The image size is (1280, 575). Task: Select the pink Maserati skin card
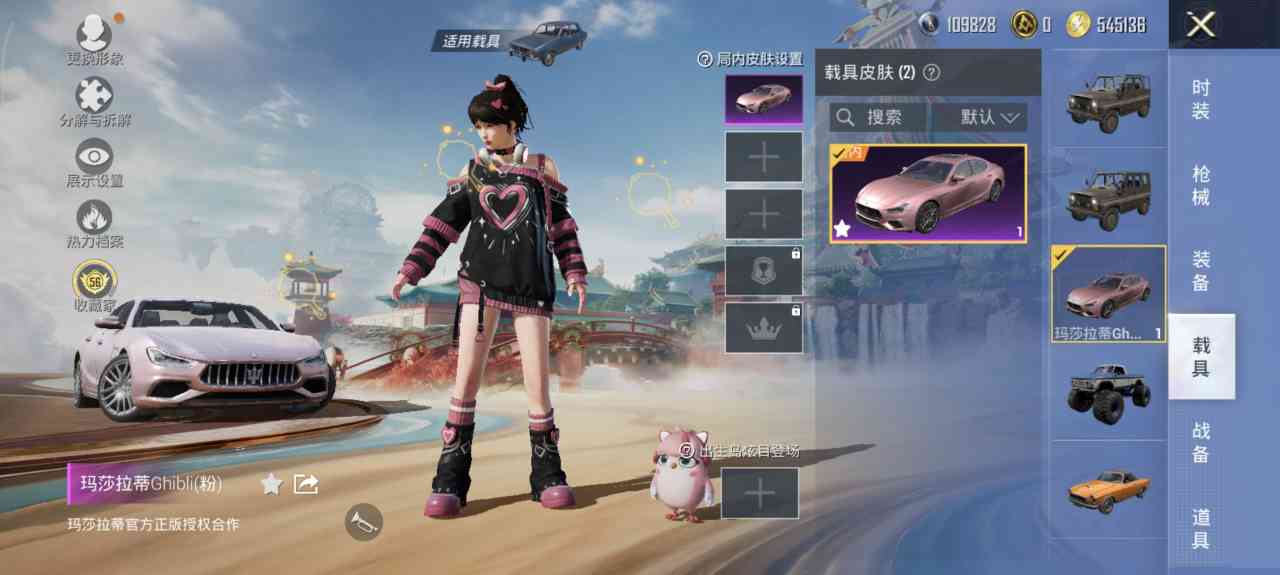tap(928, 194)
